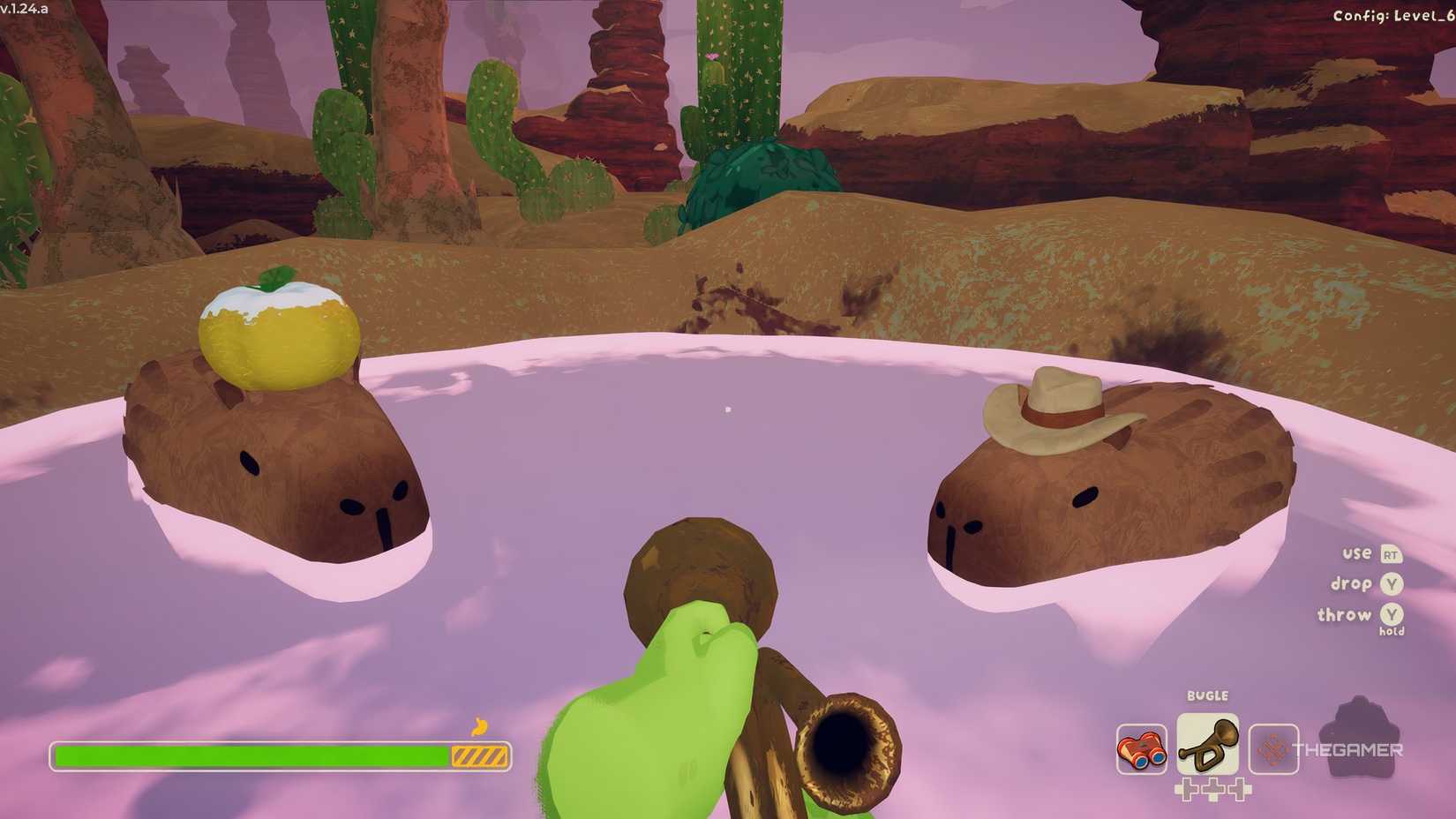
Task: Expand the 'throw' control prompt
Action: pos(1344,615)
